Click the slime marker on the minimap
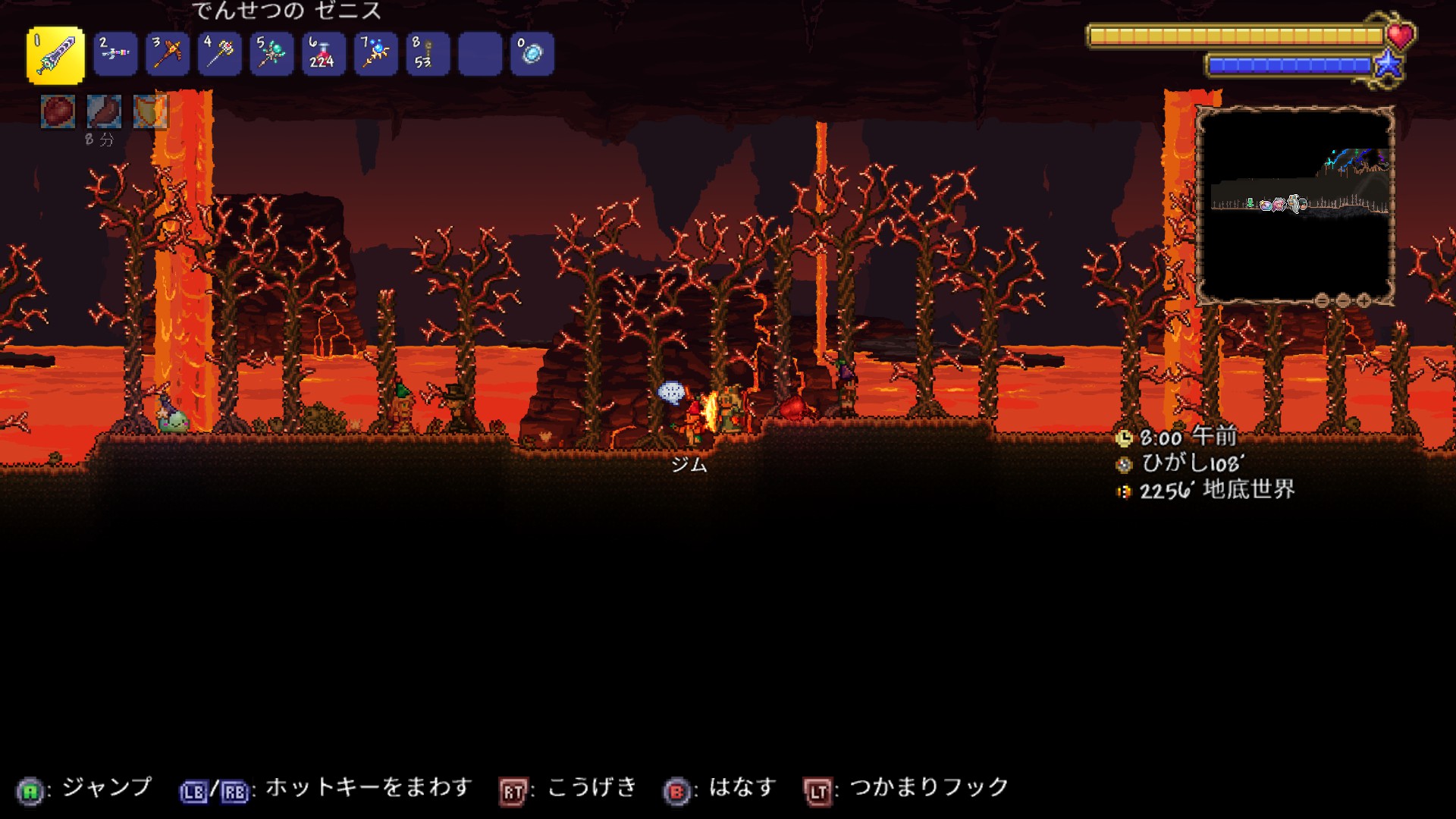 click(1265, 205)
